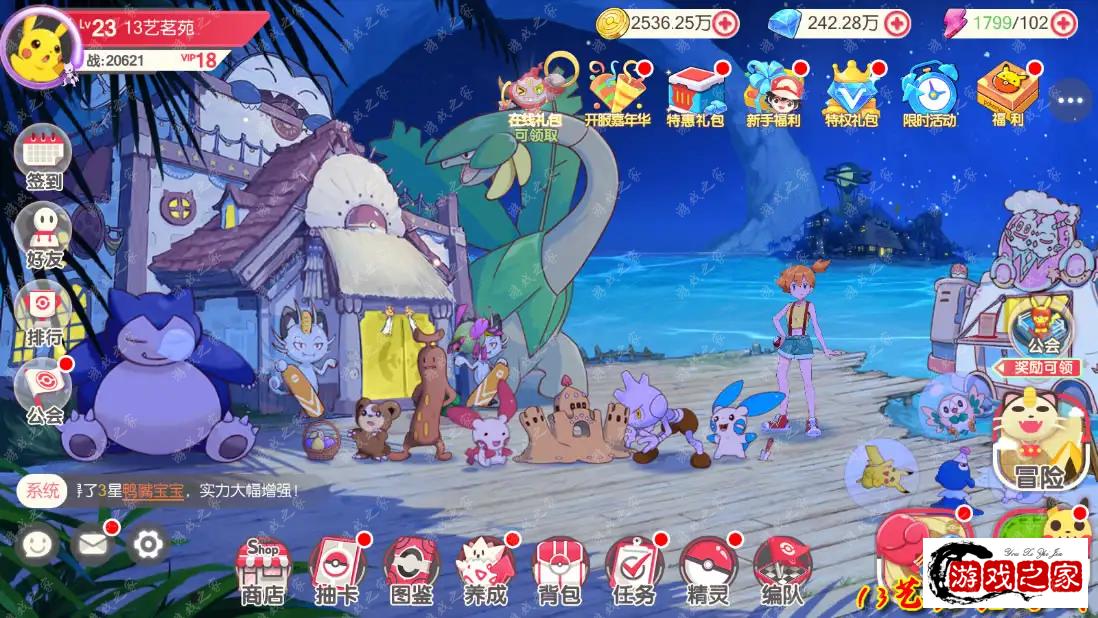
Task: Open the 任务 quest list
Action: click(633, 570)
